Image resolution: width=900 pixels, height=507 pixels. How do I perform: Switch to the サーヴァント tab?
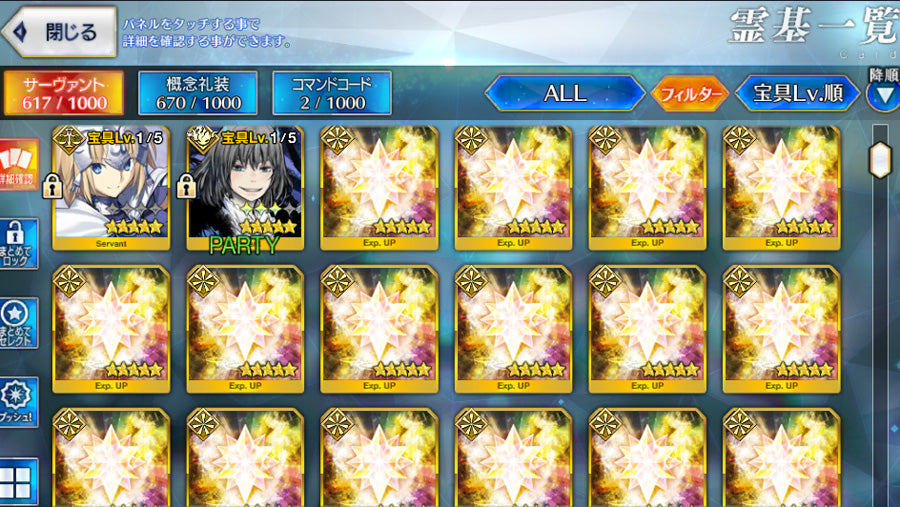coord(64,92)
